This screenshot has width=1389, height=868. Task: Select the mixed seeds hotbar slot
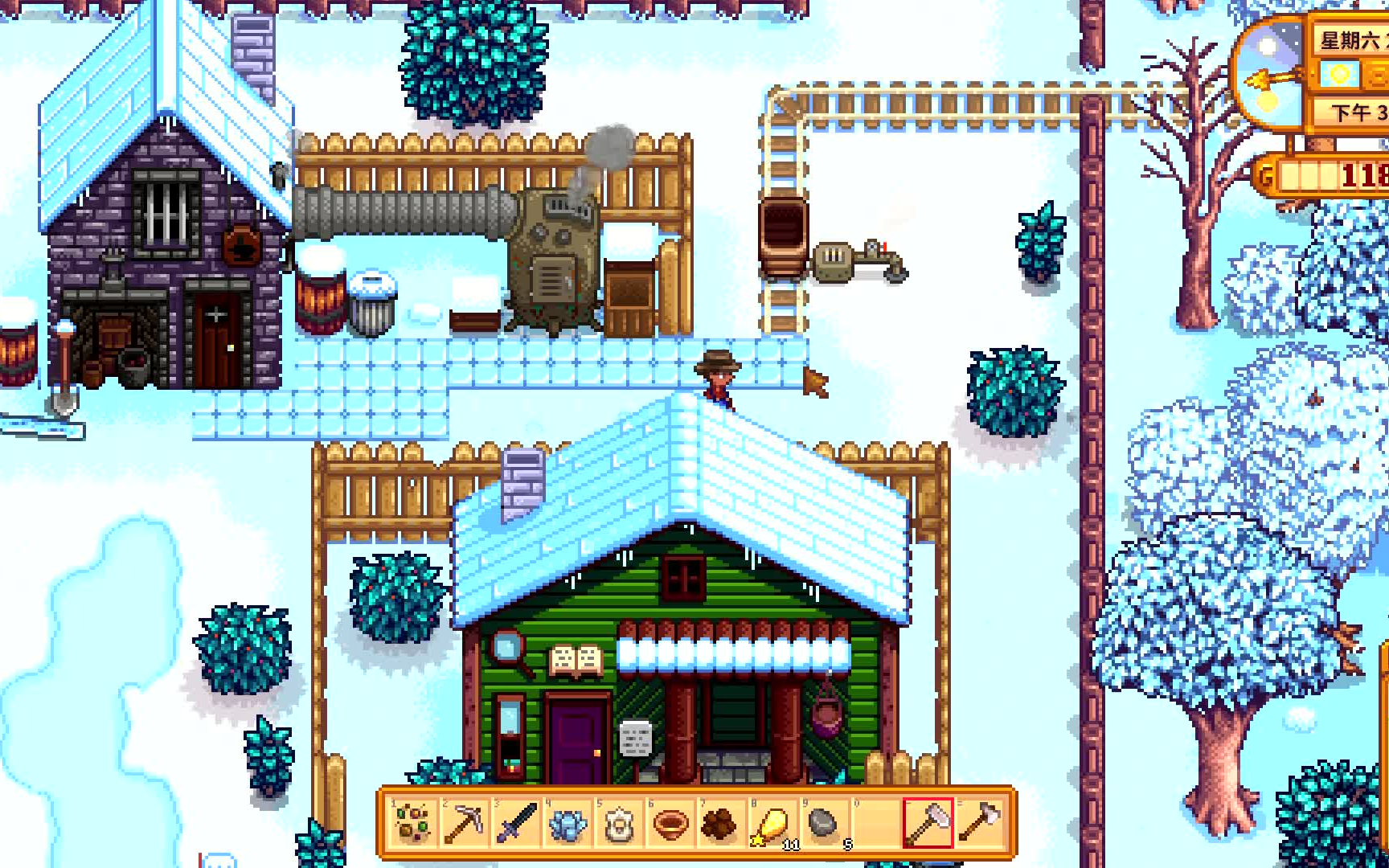click(x=413, y=823)
